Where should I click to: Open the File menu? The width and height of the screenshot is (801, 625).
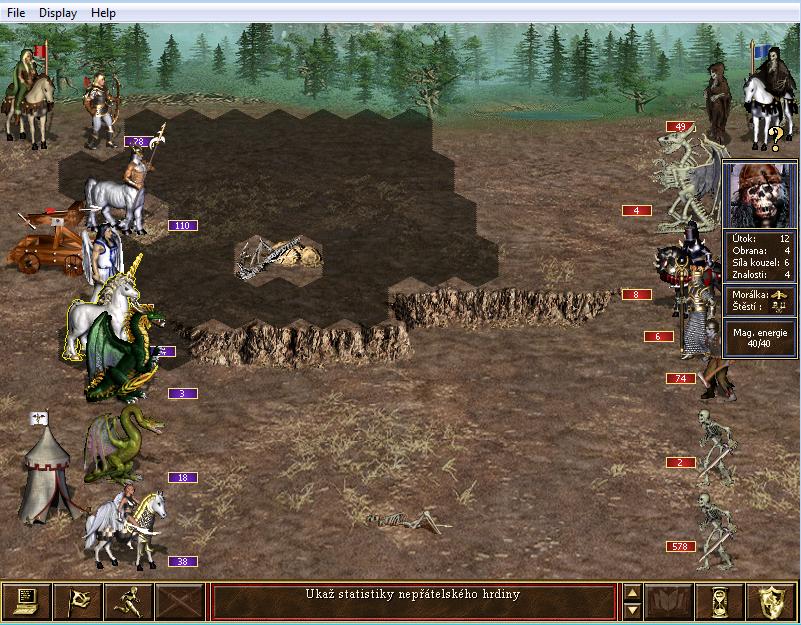click(16, 13)
